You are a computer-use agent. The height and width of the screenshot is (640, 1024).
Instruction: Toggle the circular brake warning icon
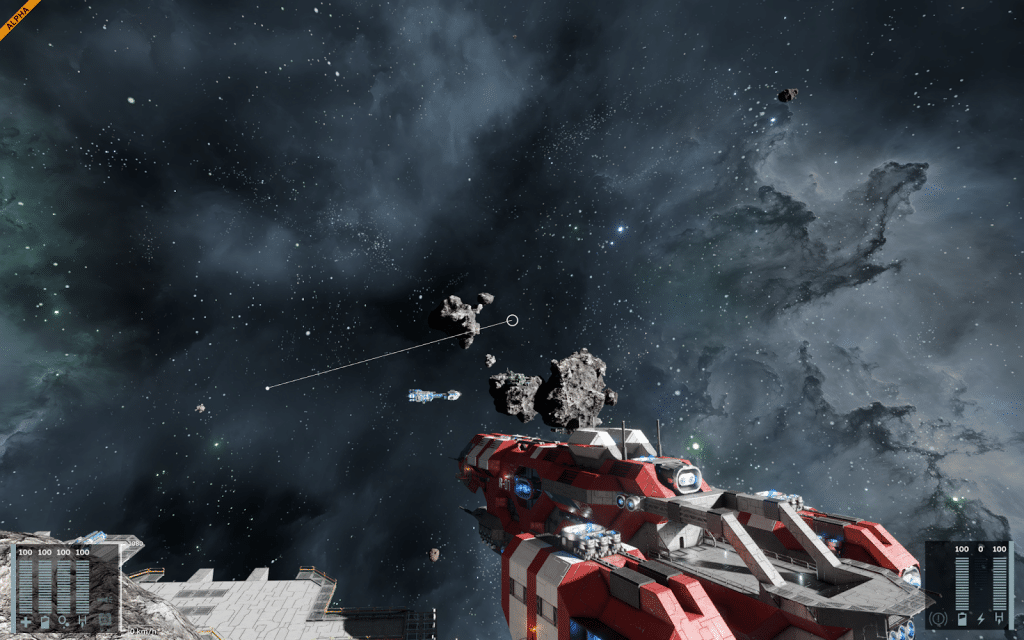tap(940, 620)
